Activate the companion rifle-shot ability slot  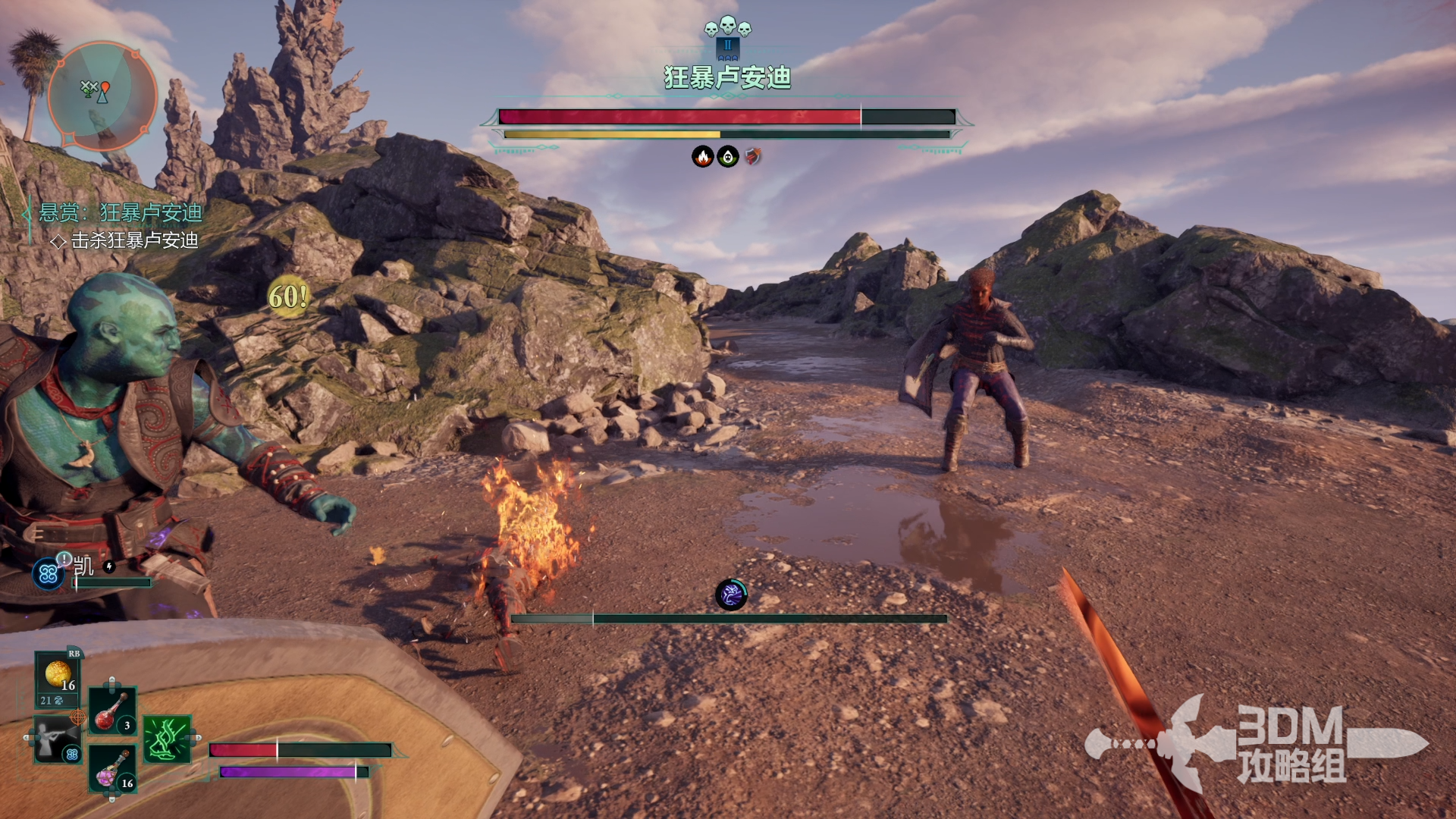tap(57, 739)
